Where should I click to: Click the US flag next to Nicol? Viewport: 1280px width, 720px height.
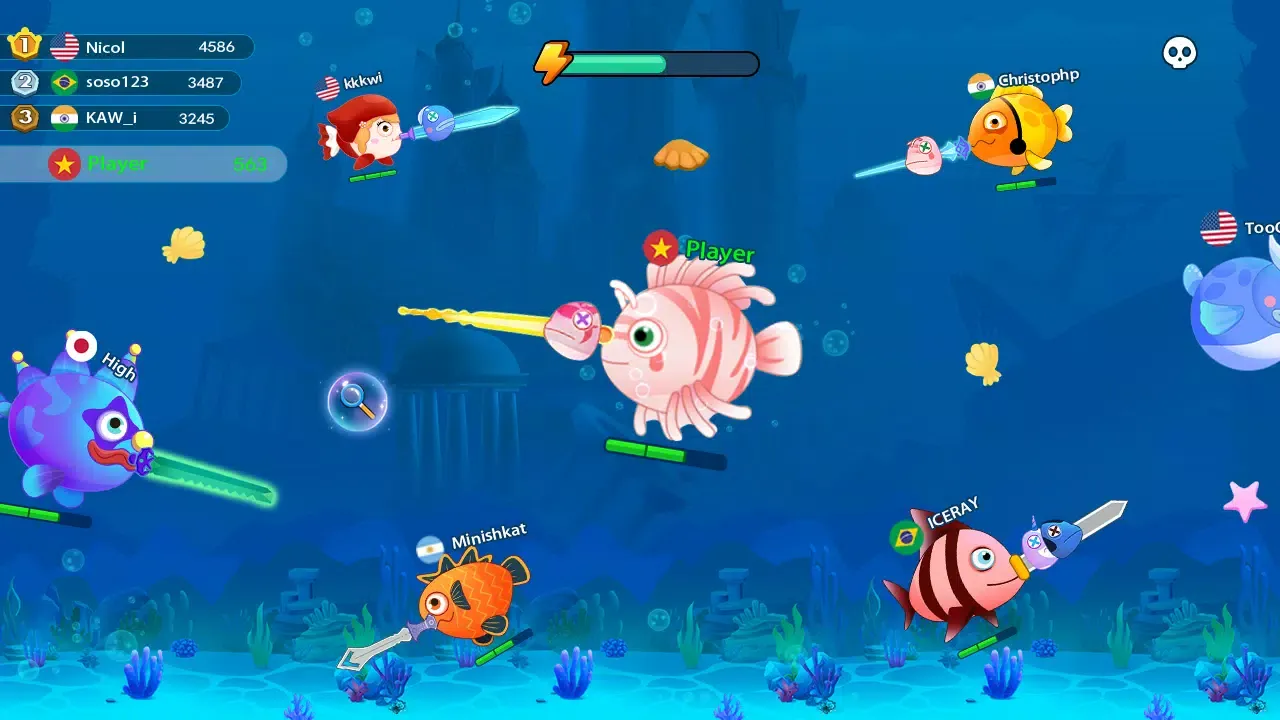(x=65, y=46)
